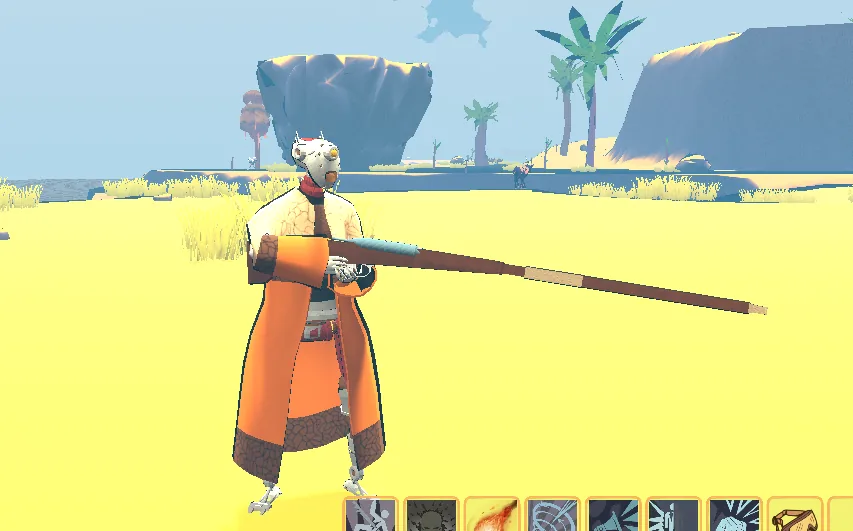Select the tan crafted item hotbar slot

click(x=796, y=516)
